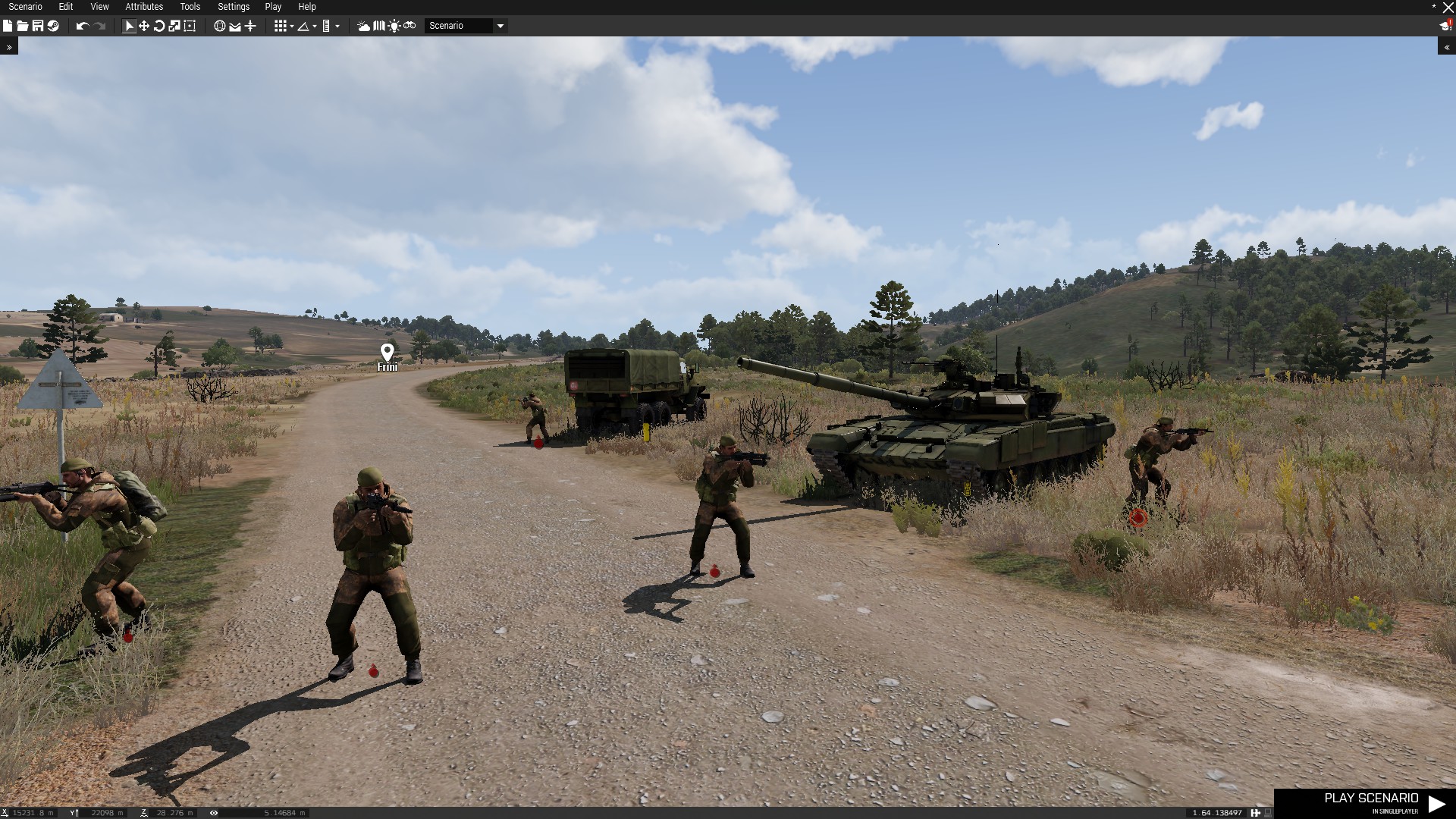Image resolution: width=1456 pixels, height=819 pixels.
Task: Create a new scenario with the blank page icon
Action: point(8,26)
